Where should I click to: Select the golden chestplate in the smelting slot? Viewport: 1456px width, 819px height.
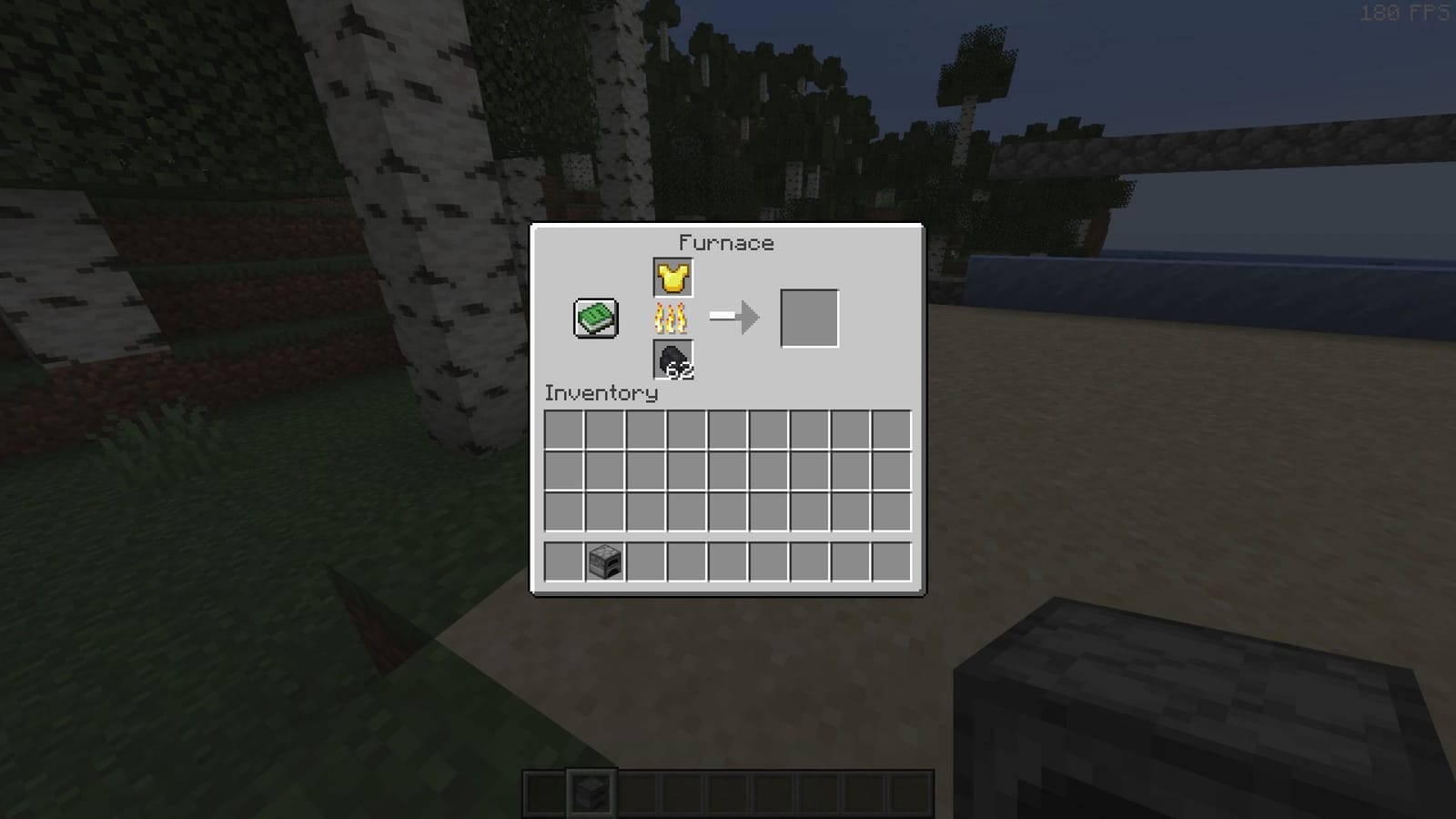pos(672,278)
